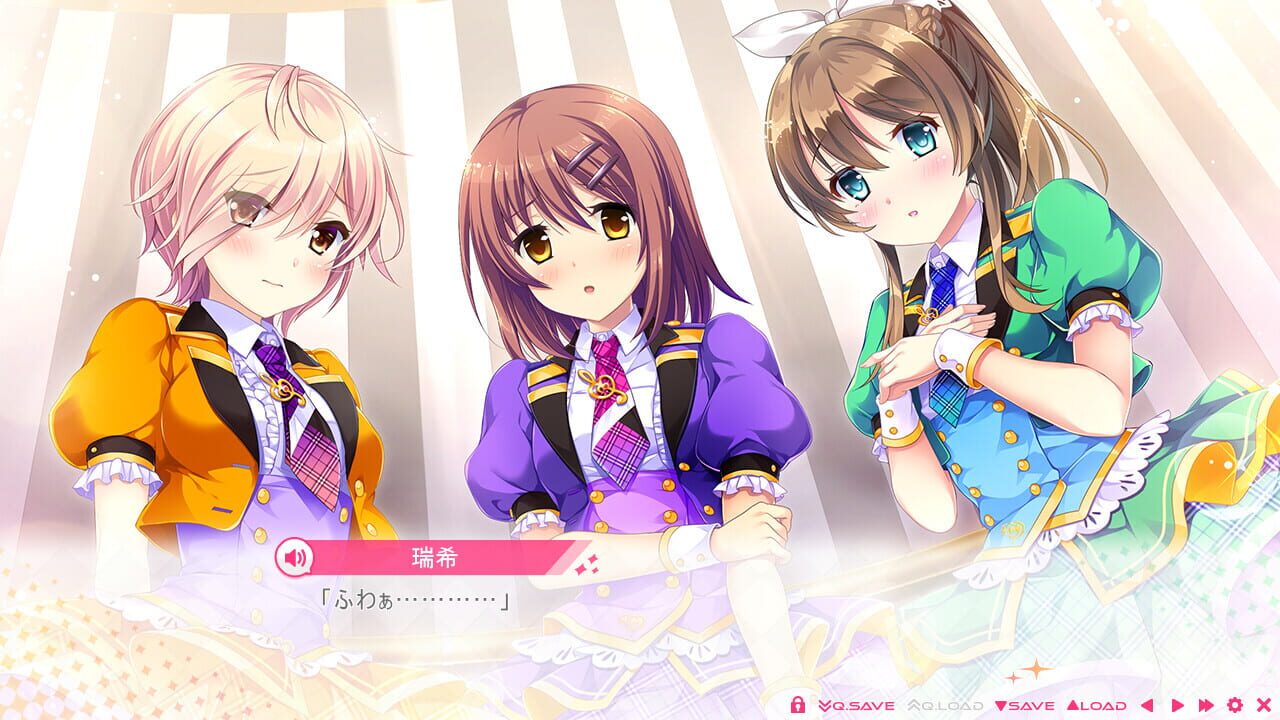Click the 瑞希 name banner

[432, 558]
